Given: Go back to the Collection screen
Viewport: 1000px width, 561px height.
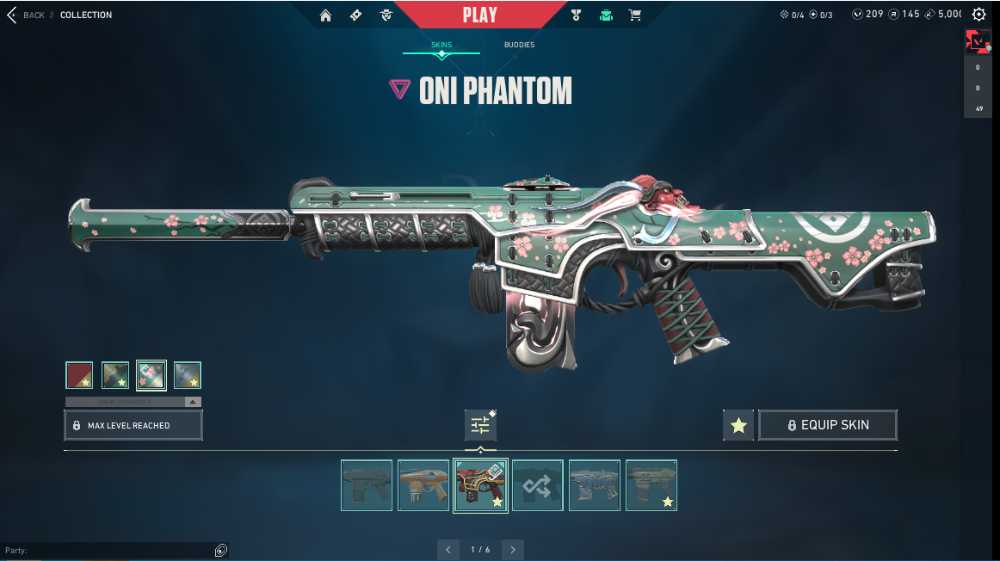Looking at the screenshot, I should (26, 15).
